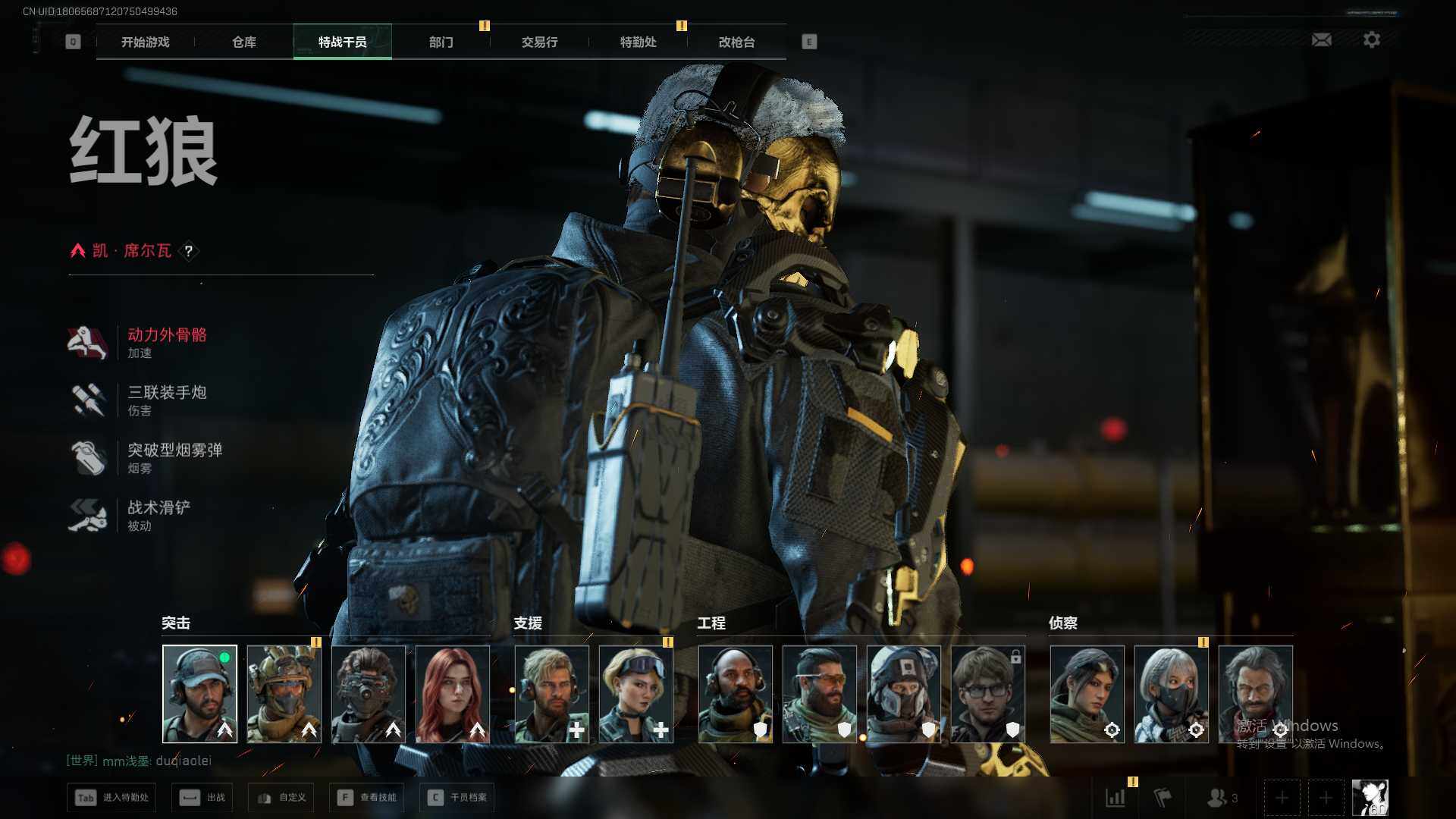
Task: Open the bar chart statistics icon
Action: coord(1116,798)
